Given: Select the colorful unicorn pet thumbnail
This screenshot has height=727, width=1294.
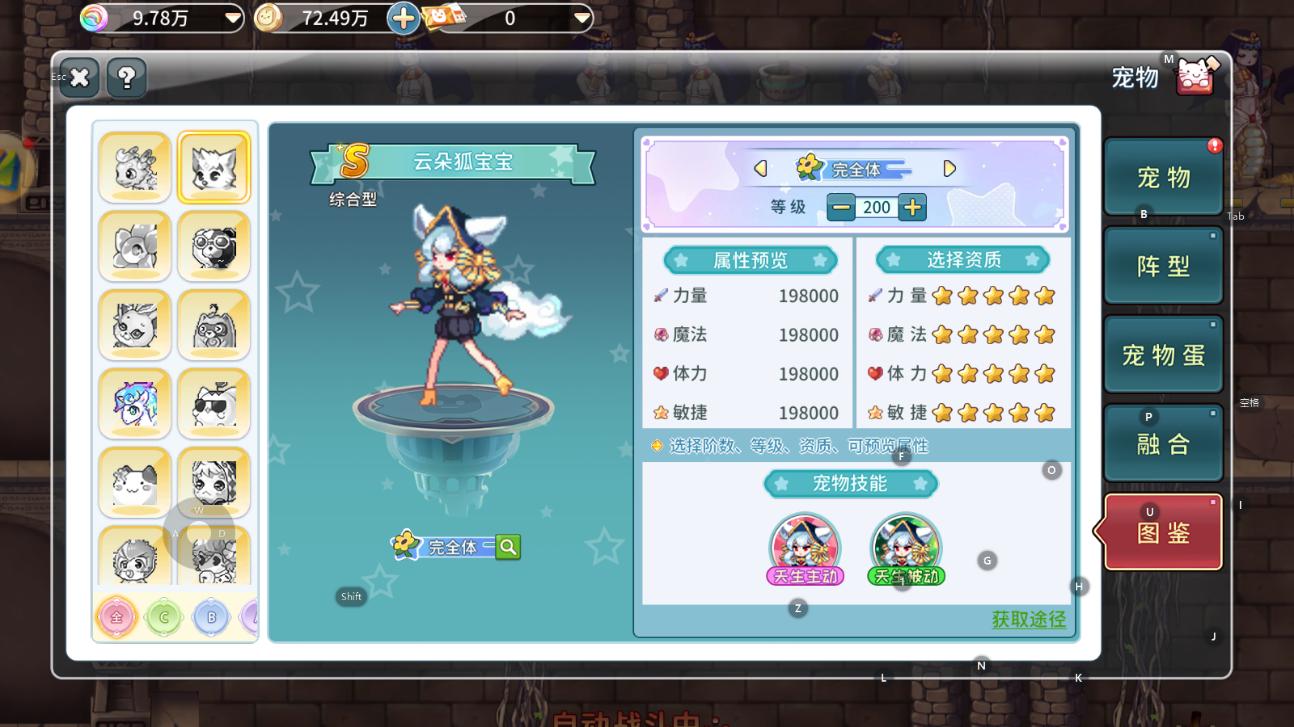Looking at the screenshot, I should click(135, 403).
